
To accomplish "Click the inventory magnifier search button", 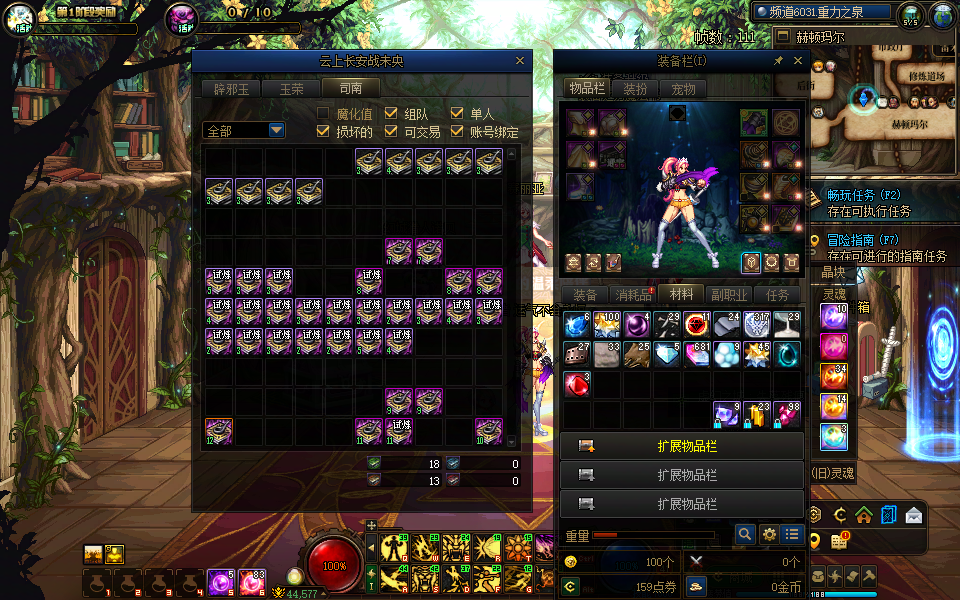I will 745,535.
